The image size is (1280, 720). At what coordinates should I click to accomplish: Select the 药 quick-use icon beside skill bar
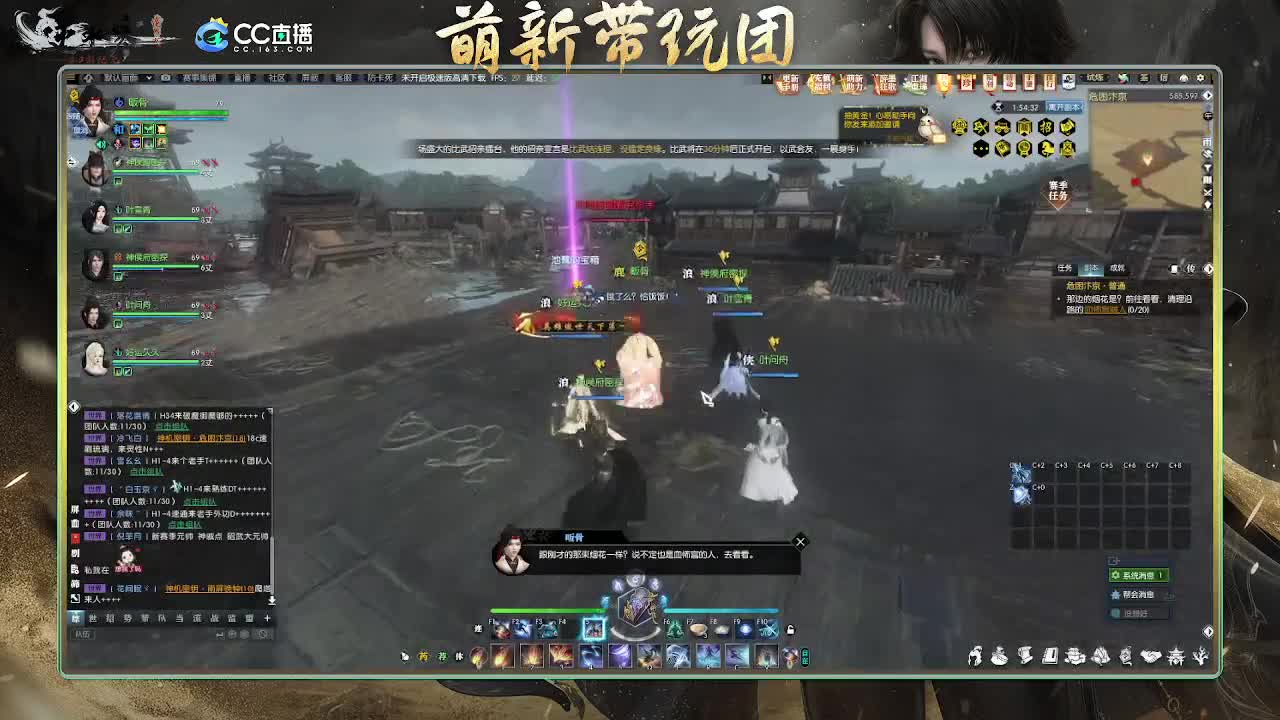pyautogui.click(x=424, y=656)
